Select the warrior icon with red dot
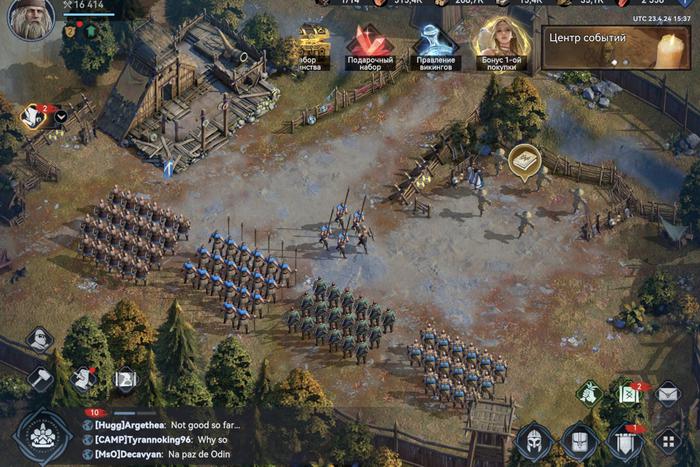 click(x=84, y=378)
